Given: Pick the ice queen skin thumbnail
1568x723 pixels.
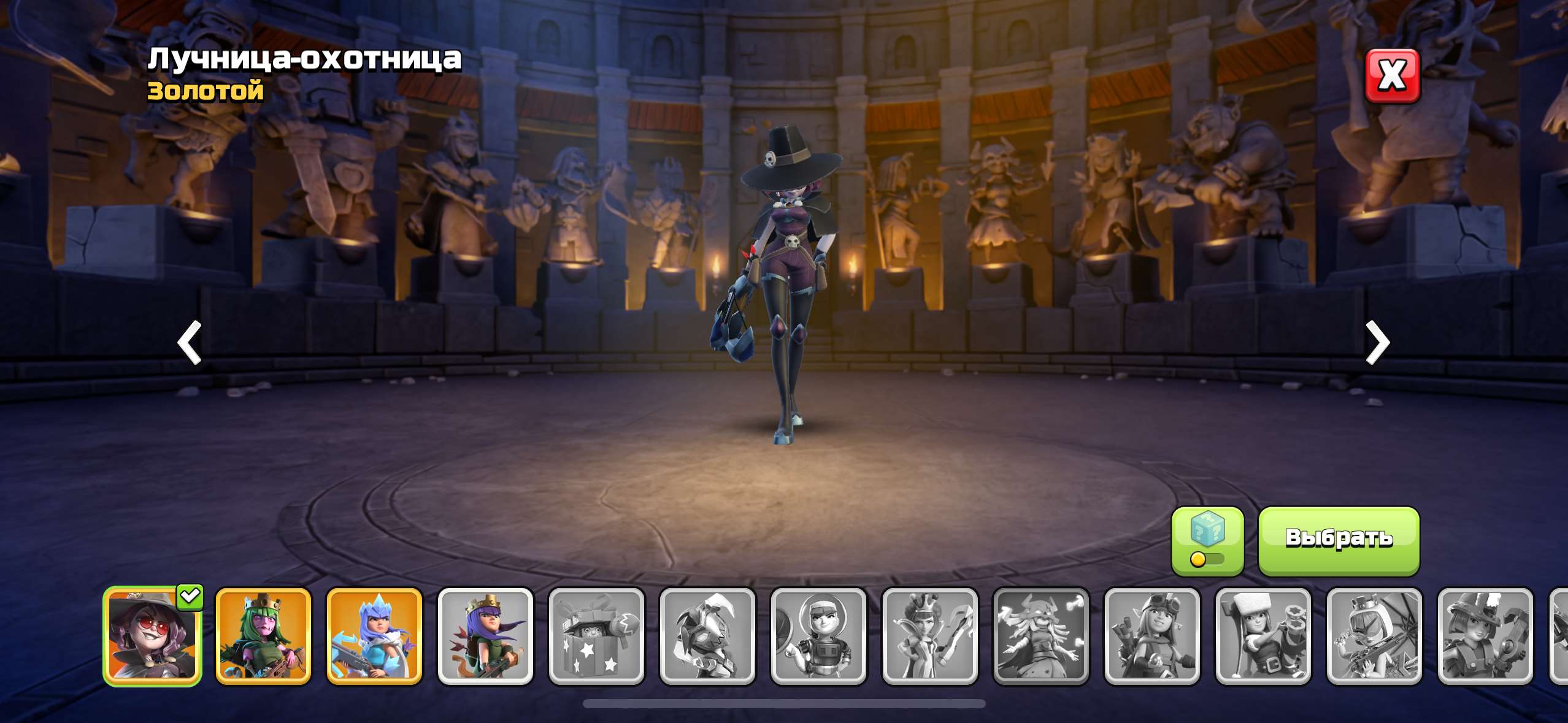Looking at the screenshot, I should [x=374, y=636].
